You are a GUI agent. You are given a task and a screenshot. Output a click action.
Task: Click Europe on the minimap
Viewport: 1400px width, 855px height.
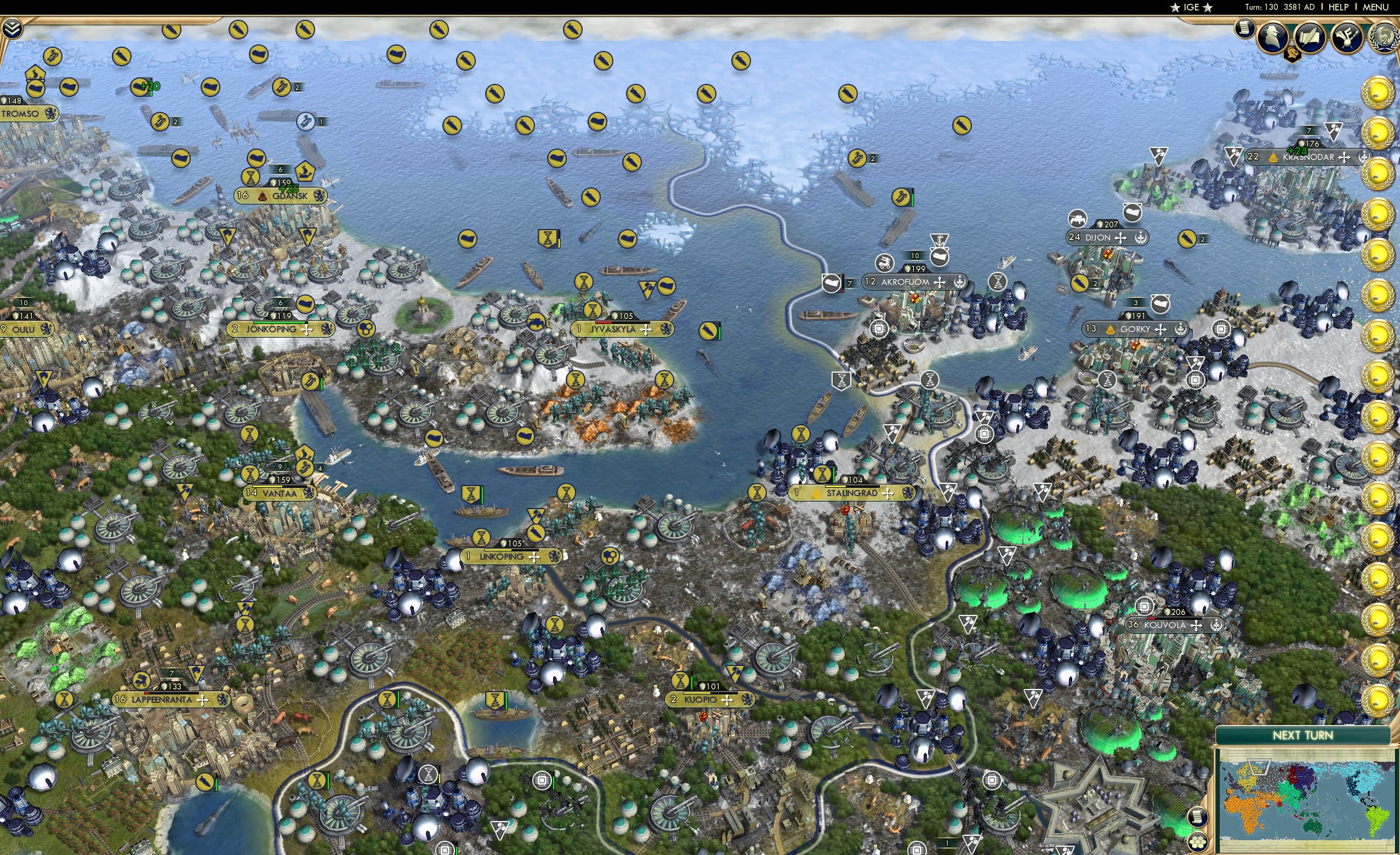pyautogui.click(x=1245, y=778)
